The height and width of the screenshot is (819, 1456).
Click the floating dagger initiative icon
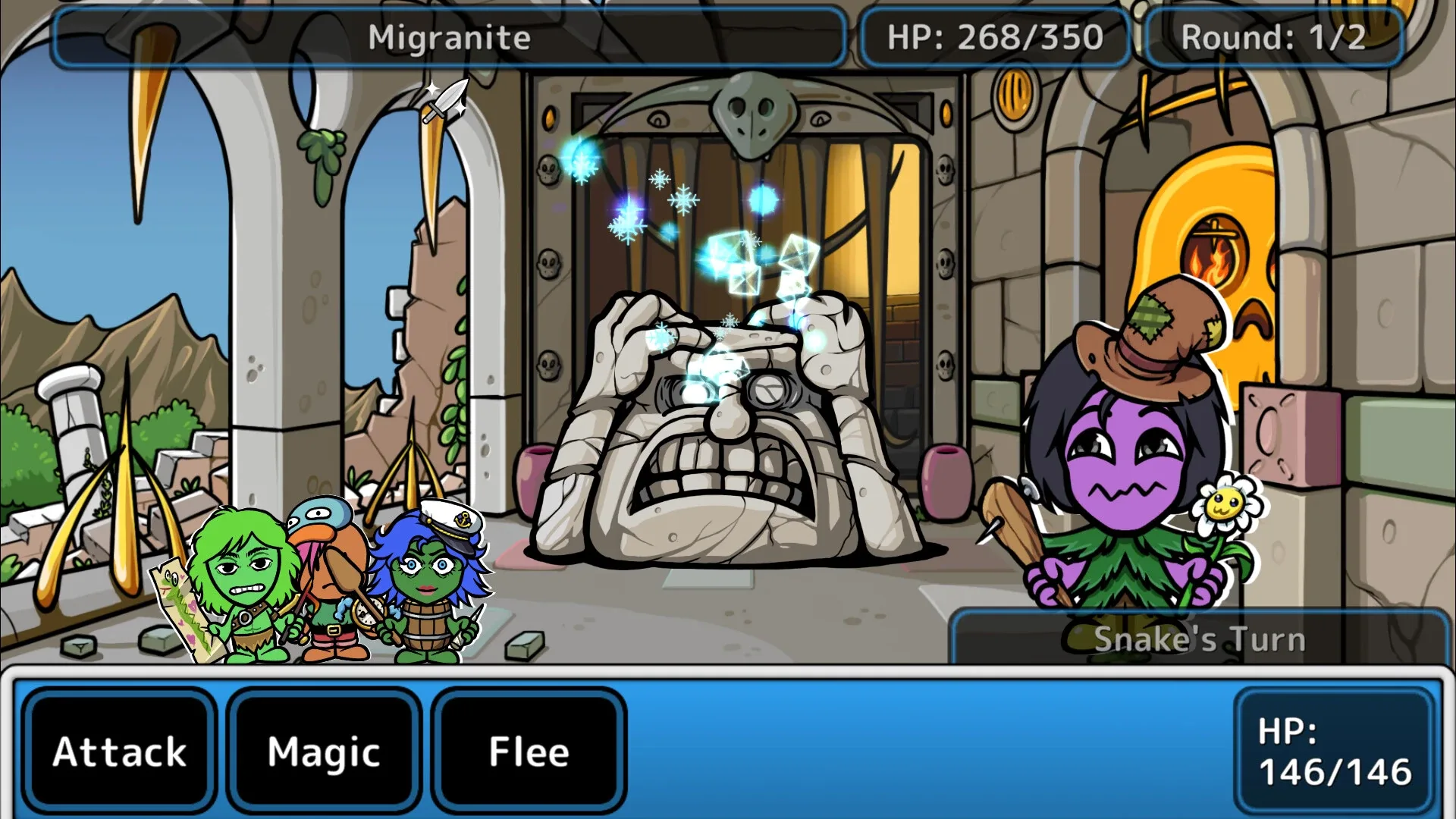pos(444,102)
